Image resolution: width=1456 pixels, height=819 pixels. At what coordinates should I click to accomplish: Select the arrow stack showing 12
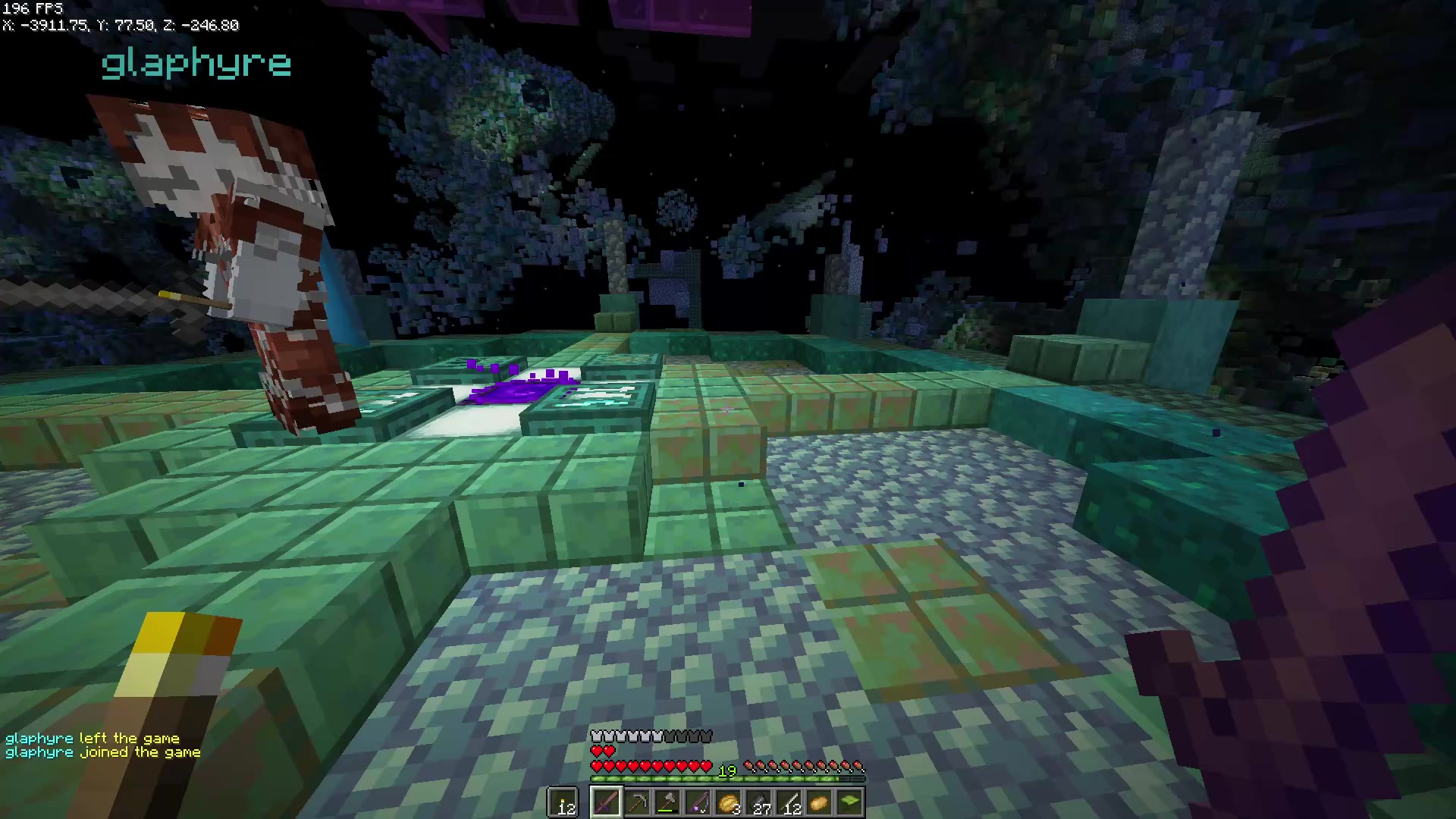(x=789, y=802)
